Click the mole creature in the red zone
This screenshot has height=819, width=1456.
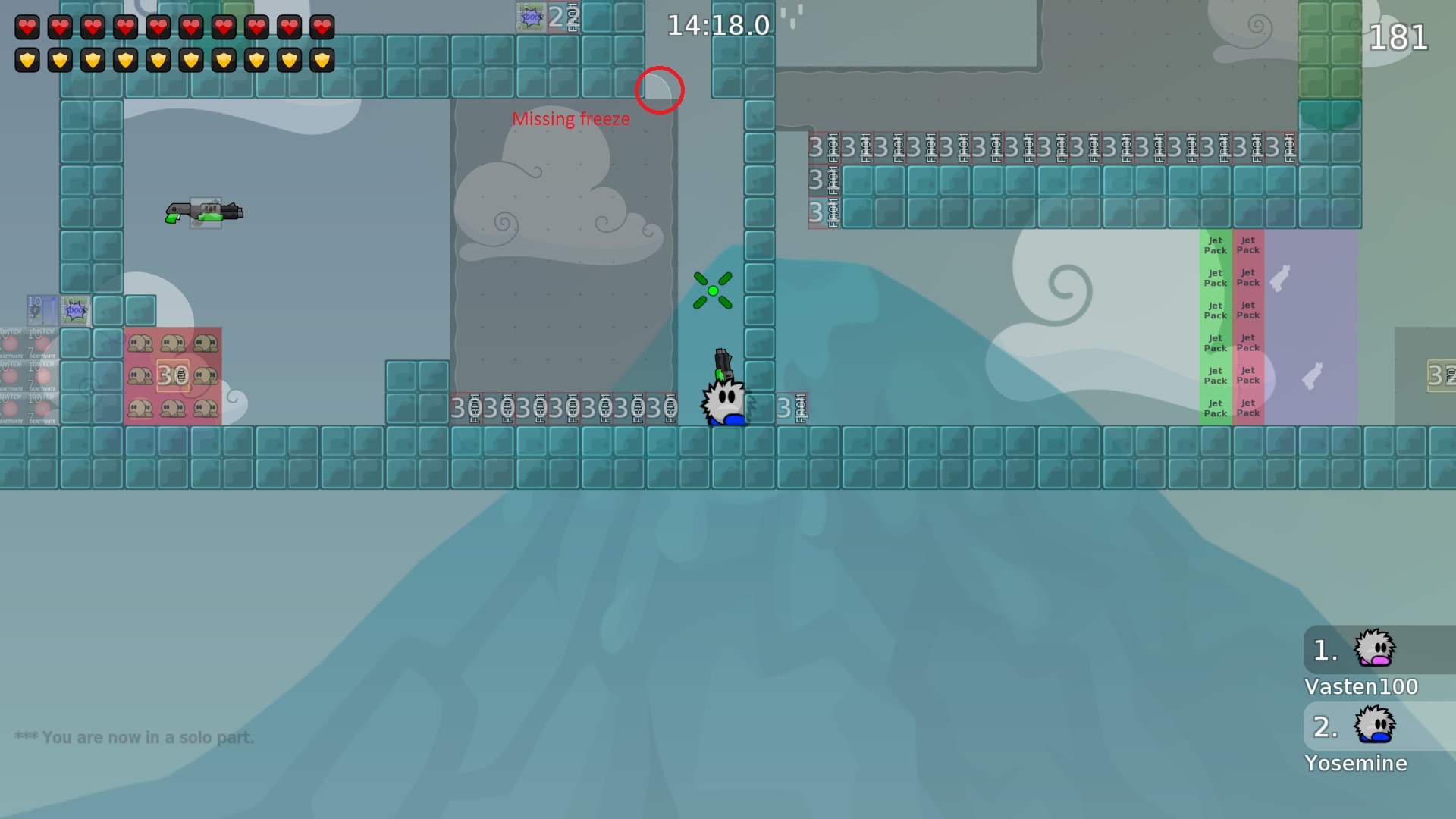[140, 343]
